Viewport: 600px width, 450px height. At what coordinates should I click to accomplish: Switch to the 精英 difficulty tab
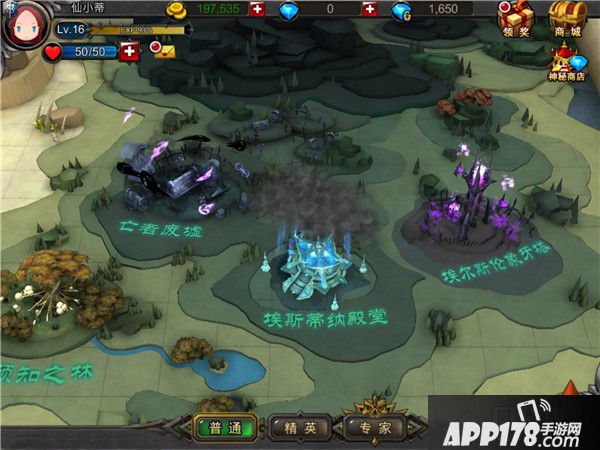301,427
